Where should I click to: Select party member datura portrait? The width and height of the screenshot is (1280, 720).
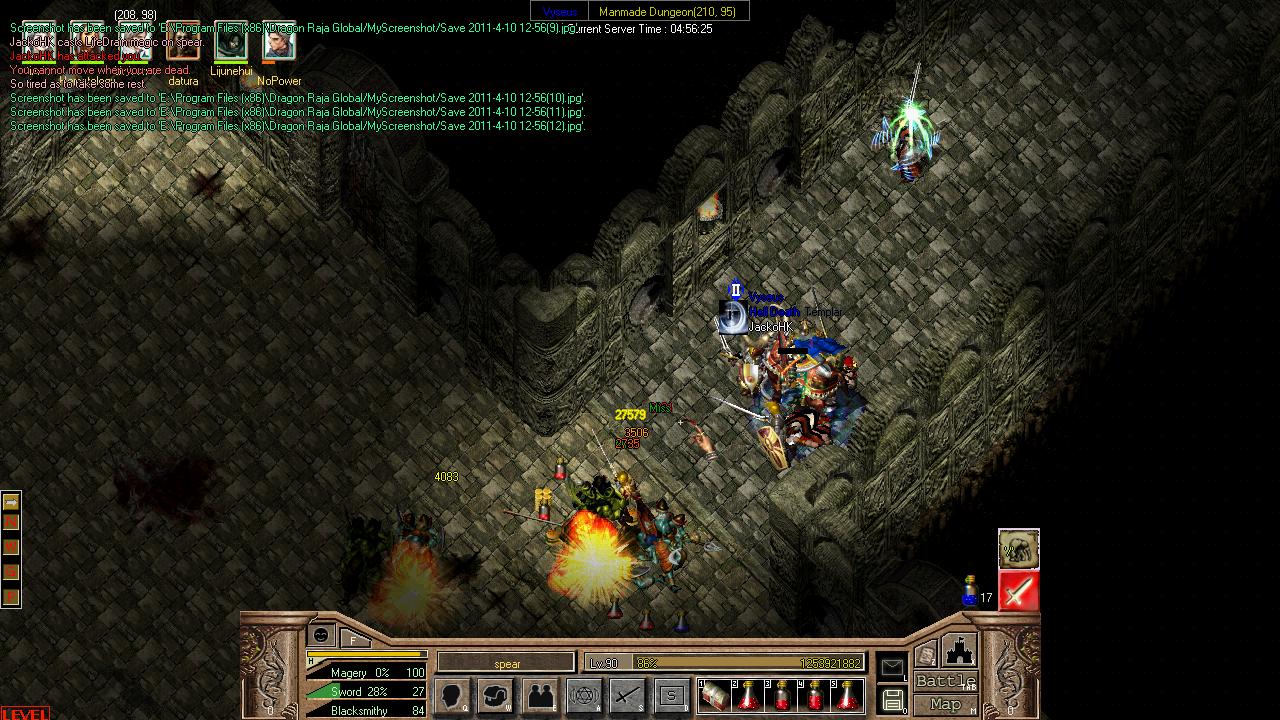183,43
